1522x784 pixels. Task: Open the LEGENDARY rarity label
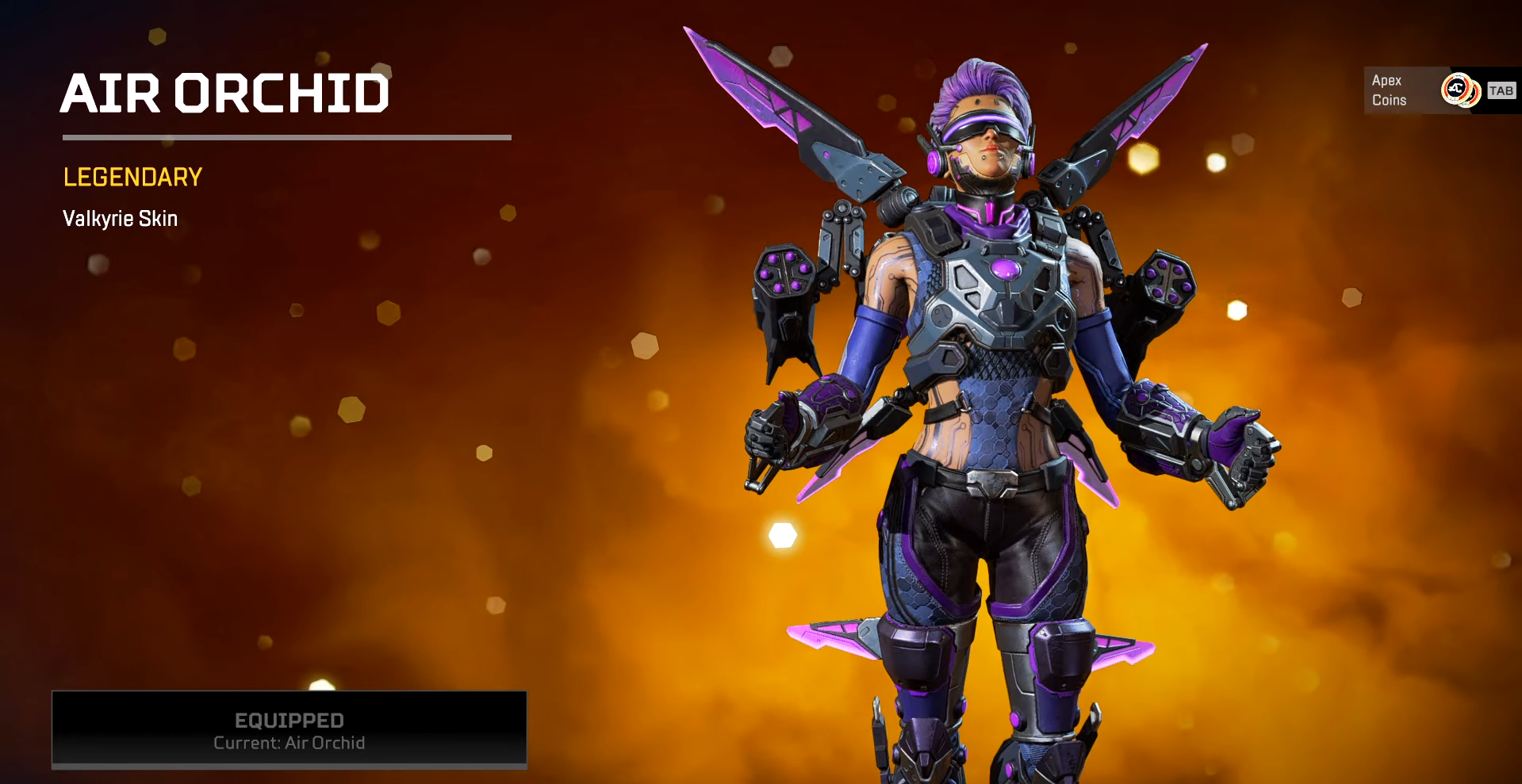[132, 177]
